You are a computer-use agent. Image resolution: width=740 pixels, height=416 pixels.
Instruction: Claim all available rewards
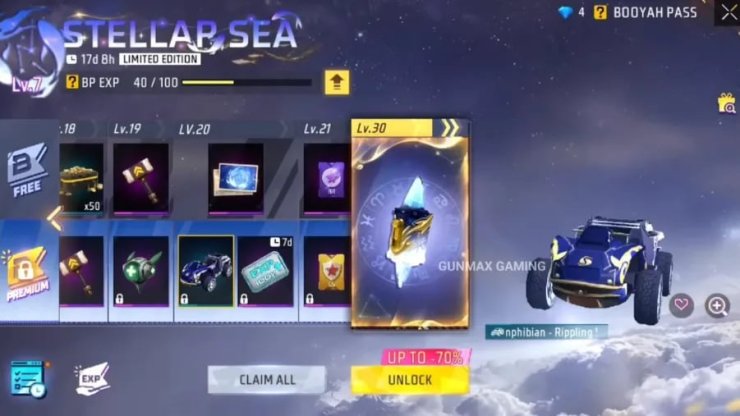[x=266, y=380]
